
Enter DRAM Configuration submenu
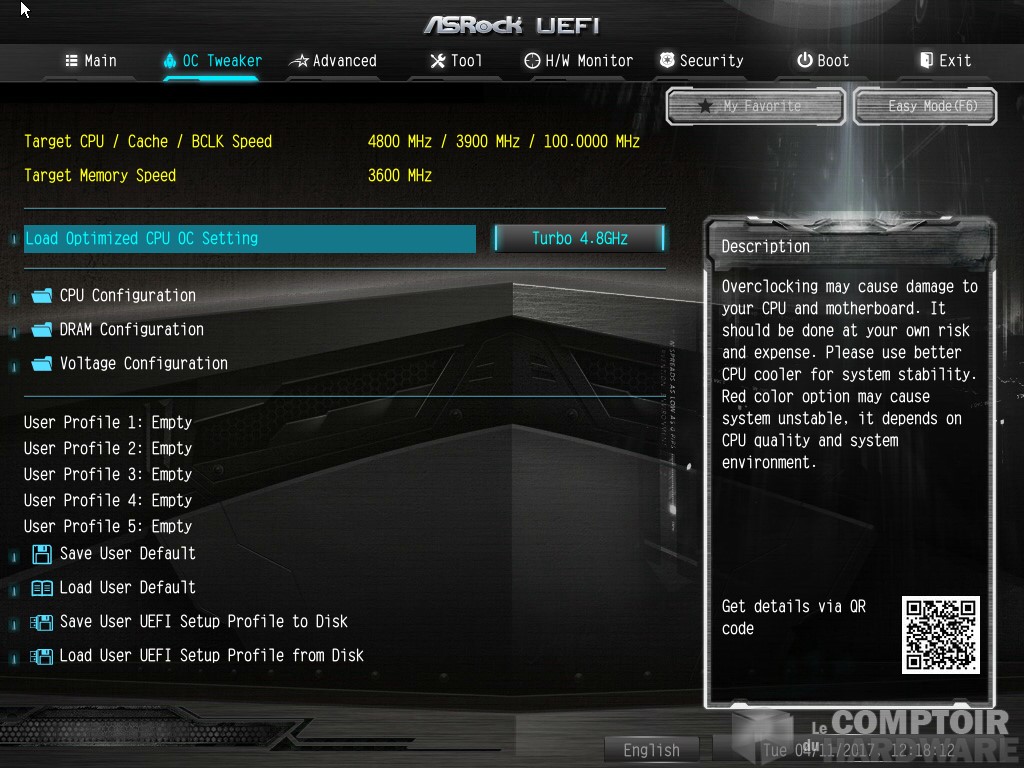click(x=131, y=330)
